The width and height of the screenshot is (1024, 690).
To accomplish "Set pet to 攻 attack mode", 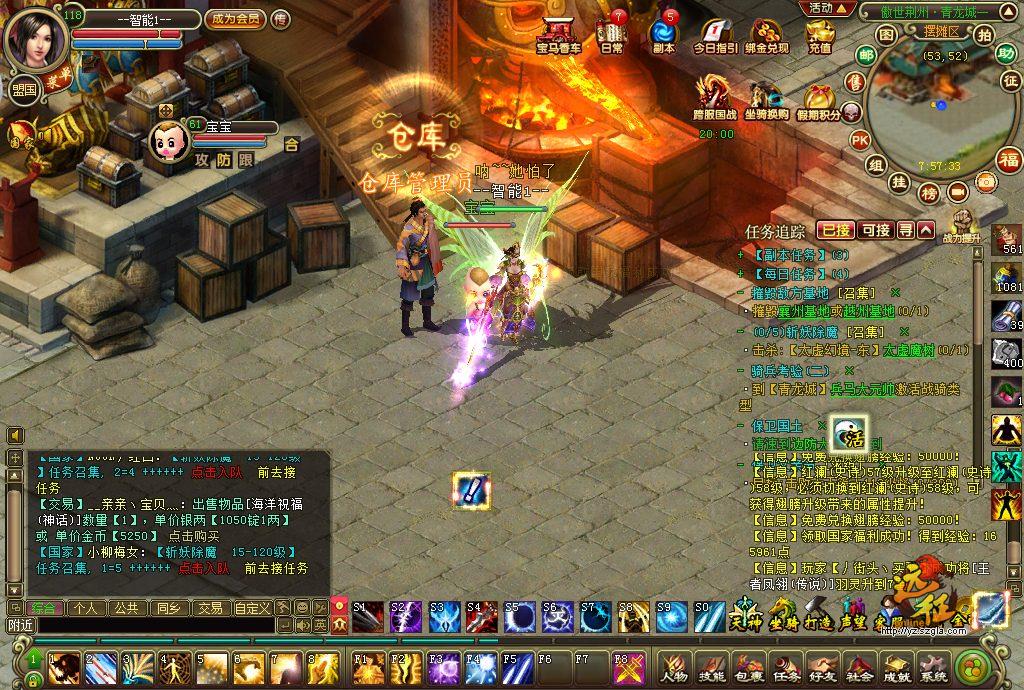I will [202, 159].
